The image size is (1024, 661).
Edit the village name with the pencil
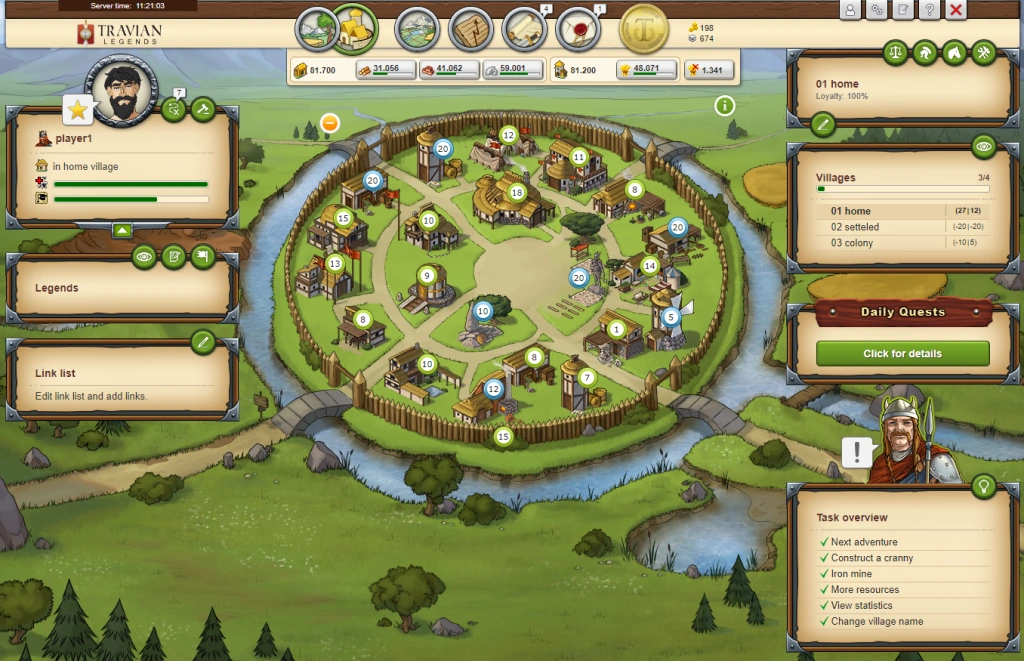point(822,124)
